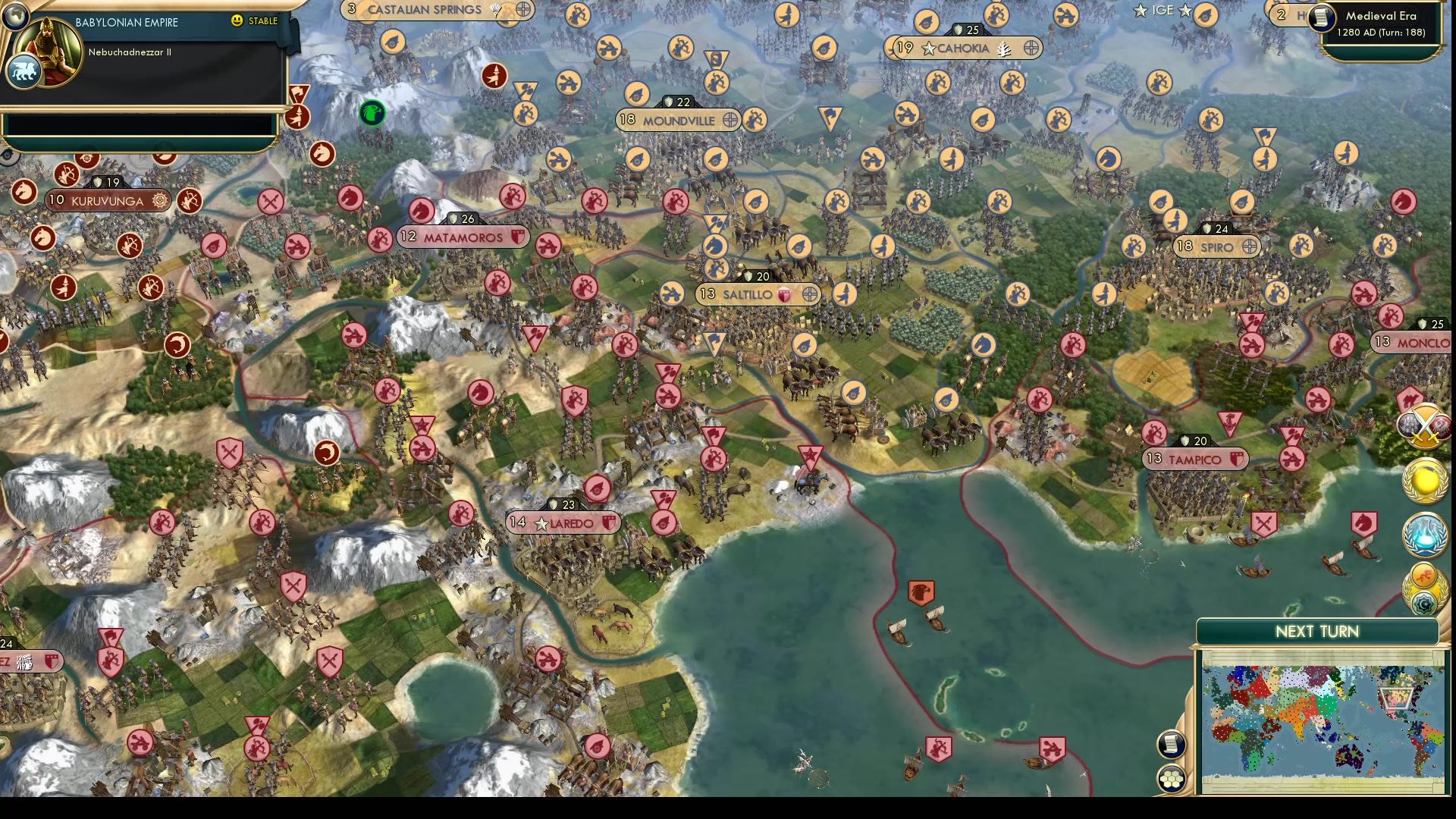Click the globe icon on Saltillo's banner
Image resolution: width=1456 pixels, height=819 pixels.
811,294
